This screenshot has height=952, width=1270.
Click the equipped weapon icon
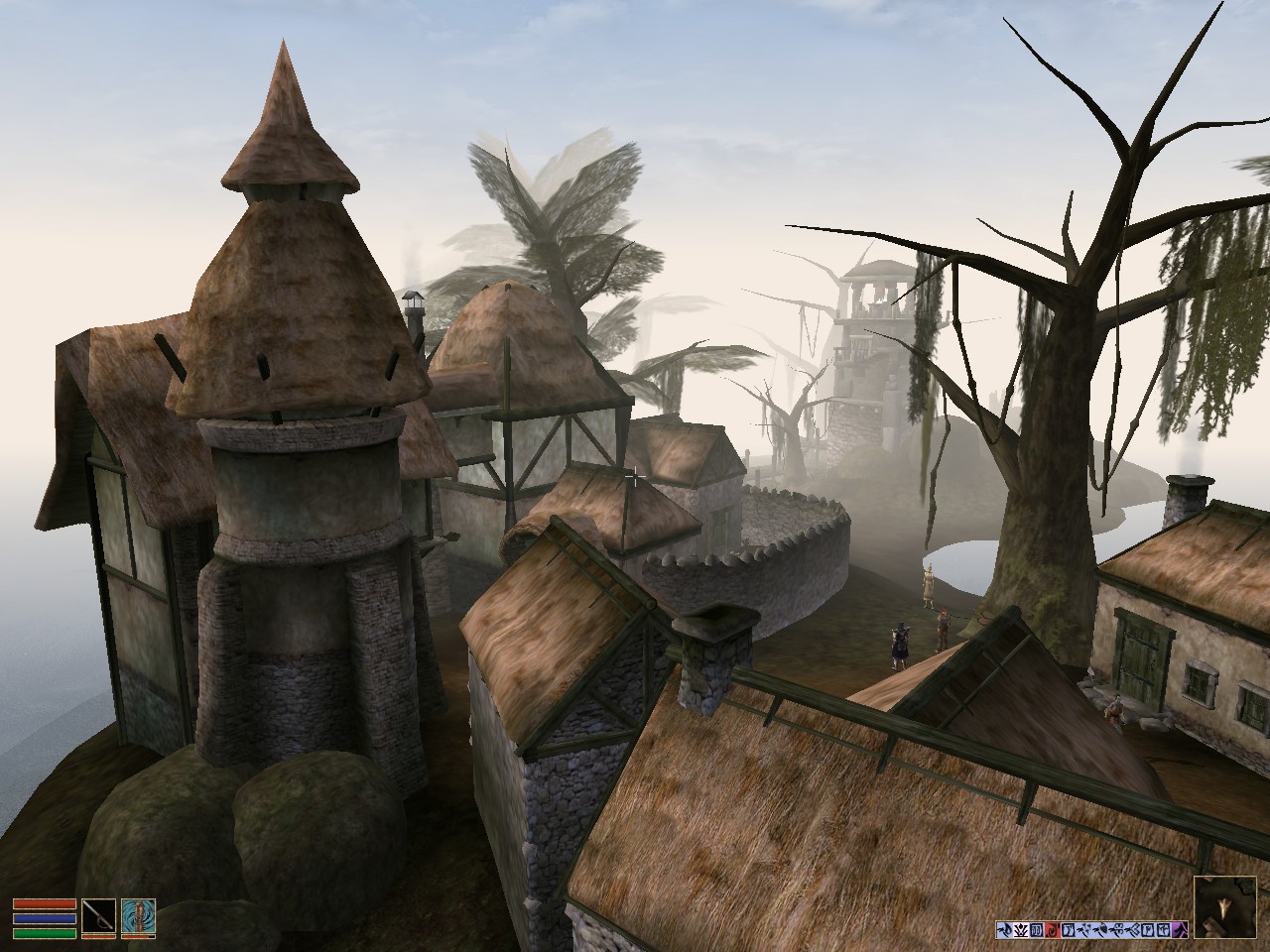coord(99,915)
